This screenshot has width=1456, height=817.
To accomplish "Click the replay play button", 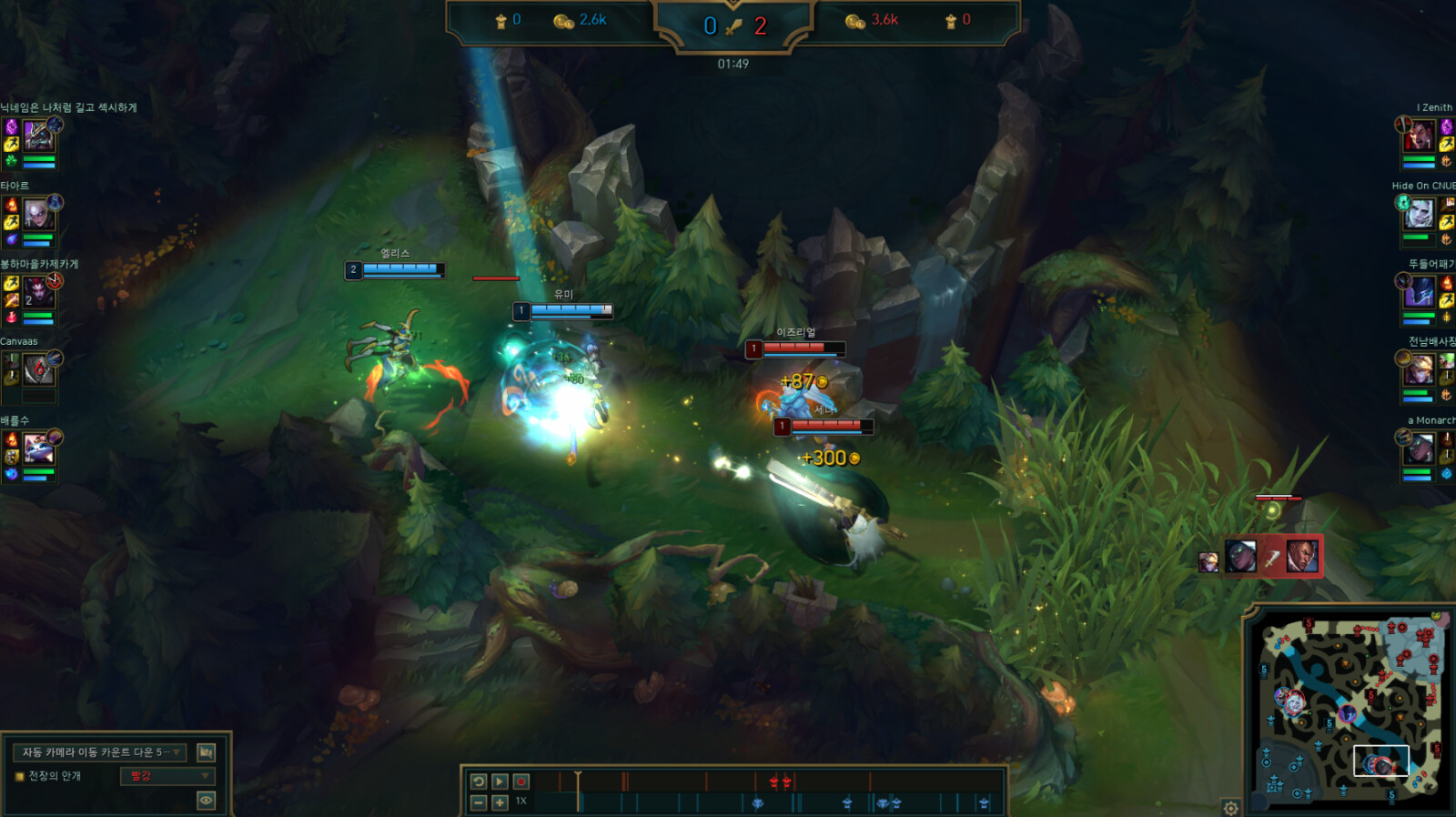I will [x=500, y=782].
